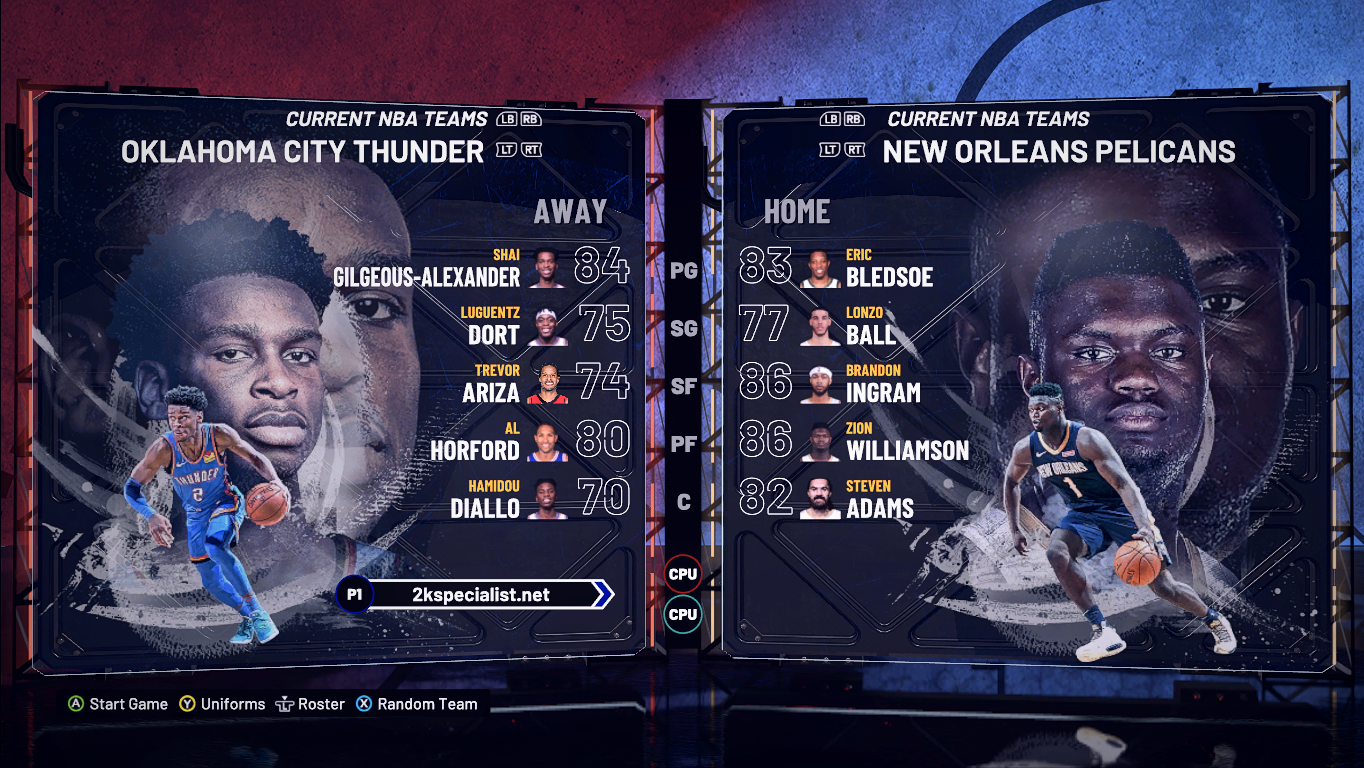Cycle to previous team with LB icon
Viewport: 1364px width, 768px height.
pos(500,117)
